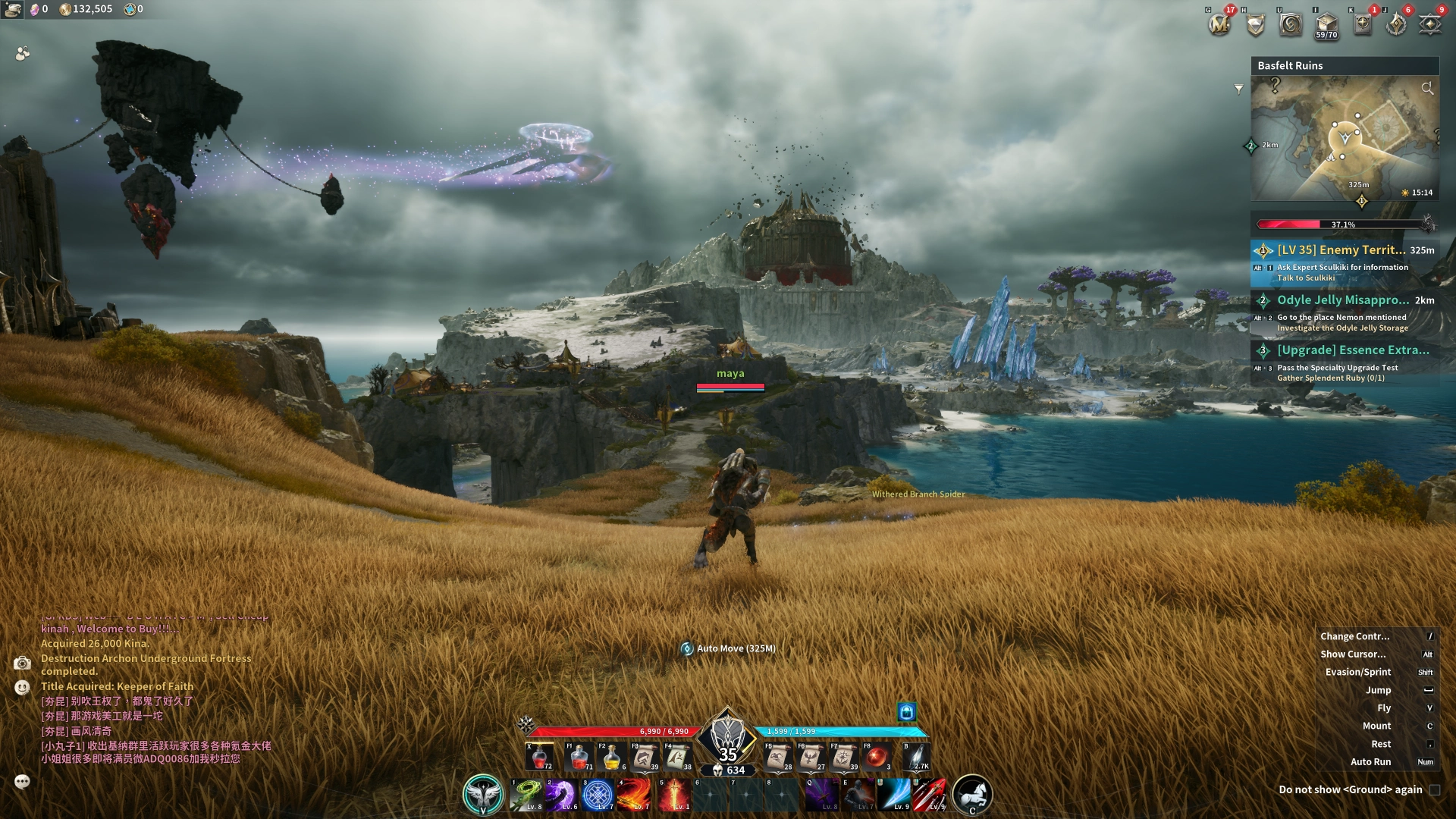Activate the winged flight button
The width and height of the screenshot is (1456, 819).
[483, 794]
